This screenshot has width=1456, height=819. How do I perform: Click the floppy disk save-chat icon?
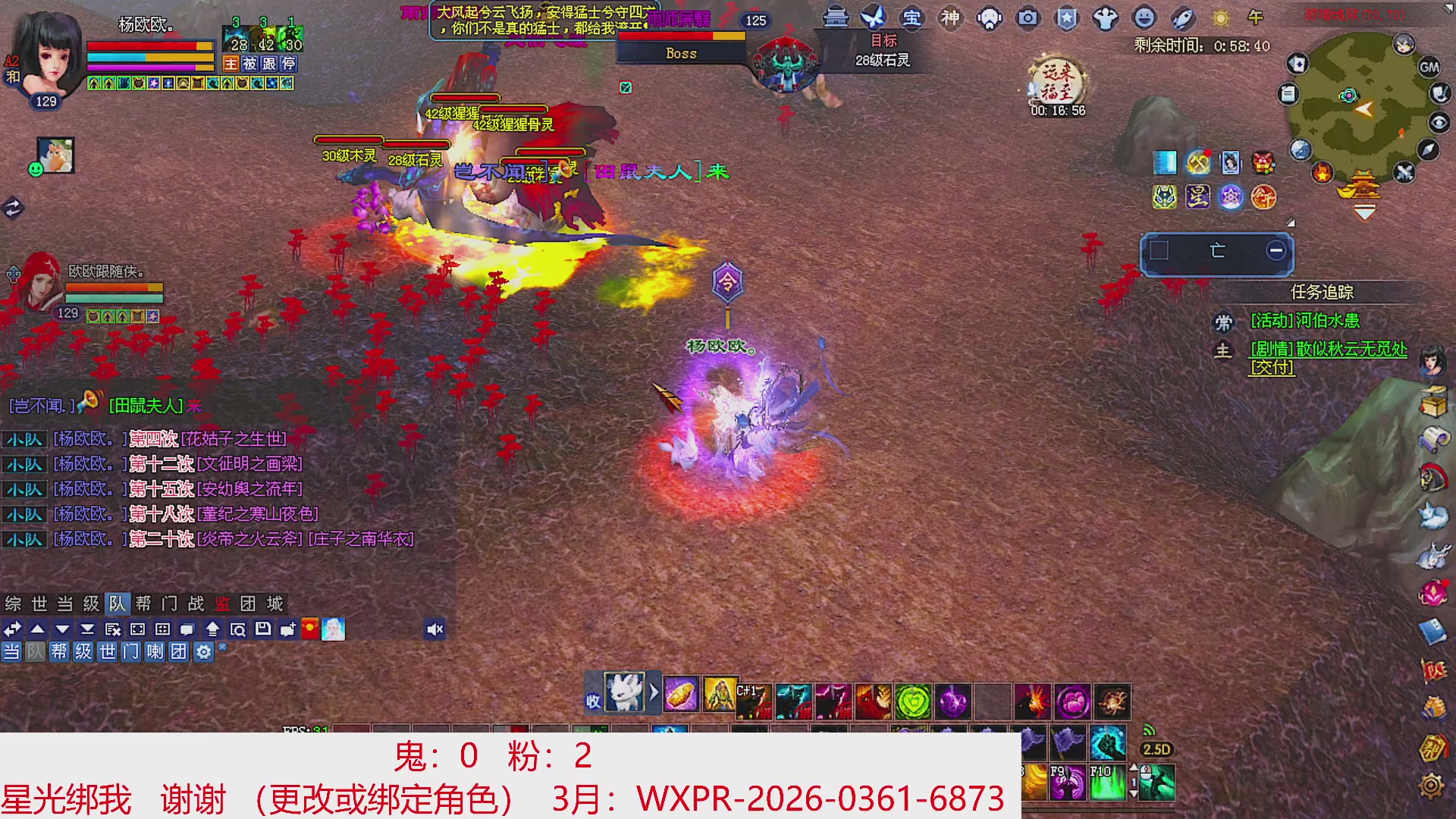[264, 629]
